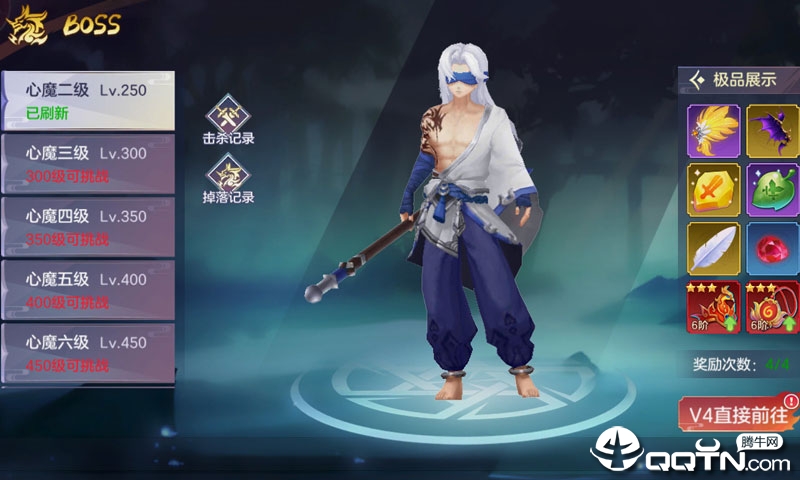Select the 心魔六级 Lv.450 boss entry

[x=87, y=352]
